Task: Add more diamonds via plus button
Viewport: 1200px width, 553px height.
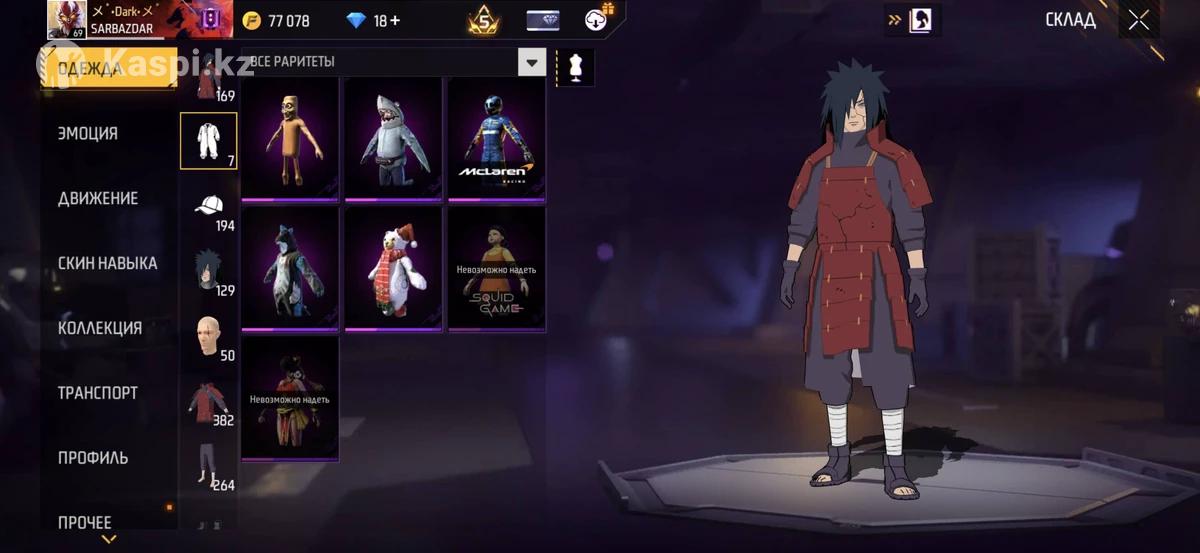Action: click(x=394, y=21)
